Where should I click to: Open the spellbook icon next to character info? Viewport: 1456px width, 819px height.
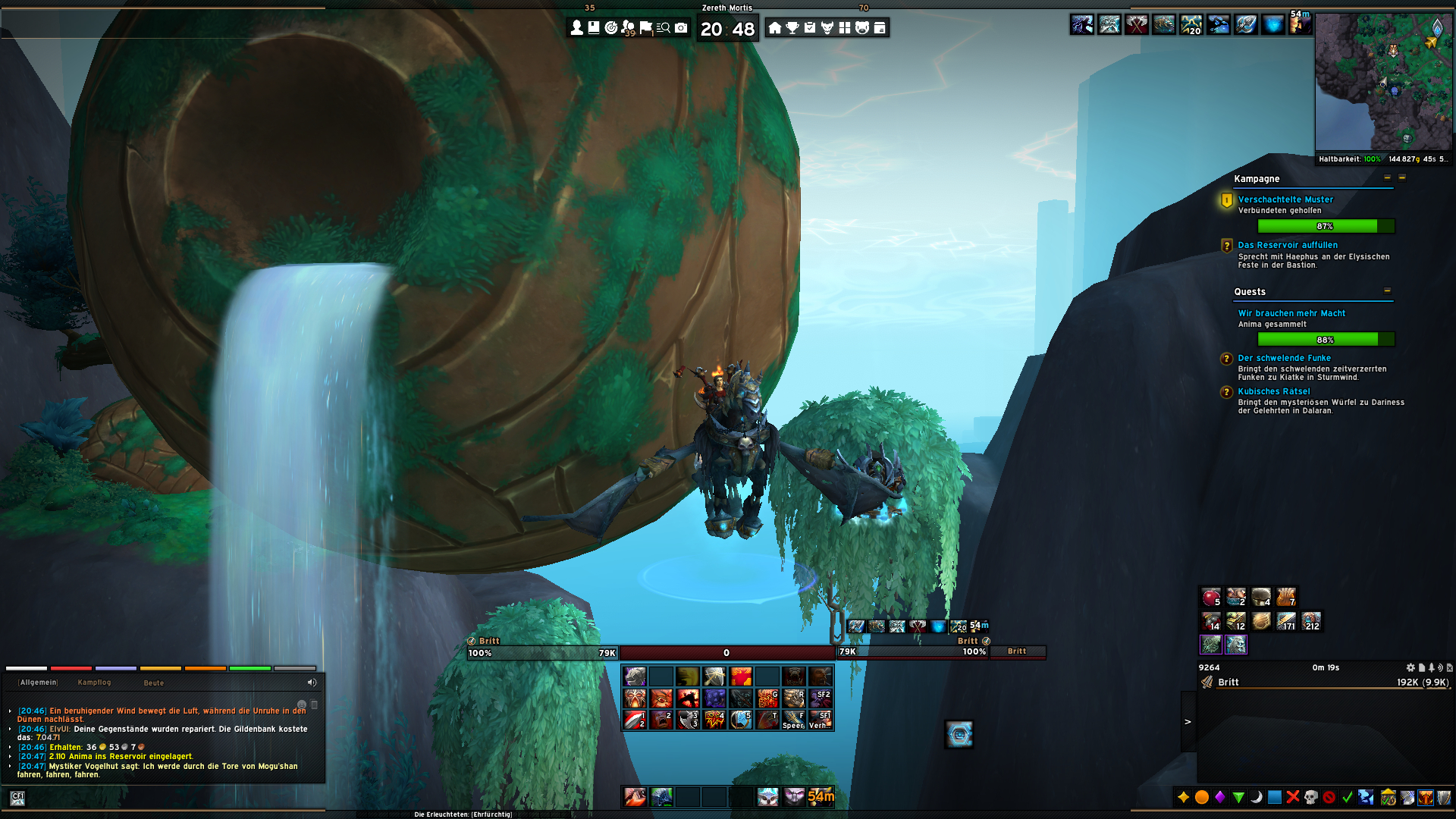pos(593,28)
